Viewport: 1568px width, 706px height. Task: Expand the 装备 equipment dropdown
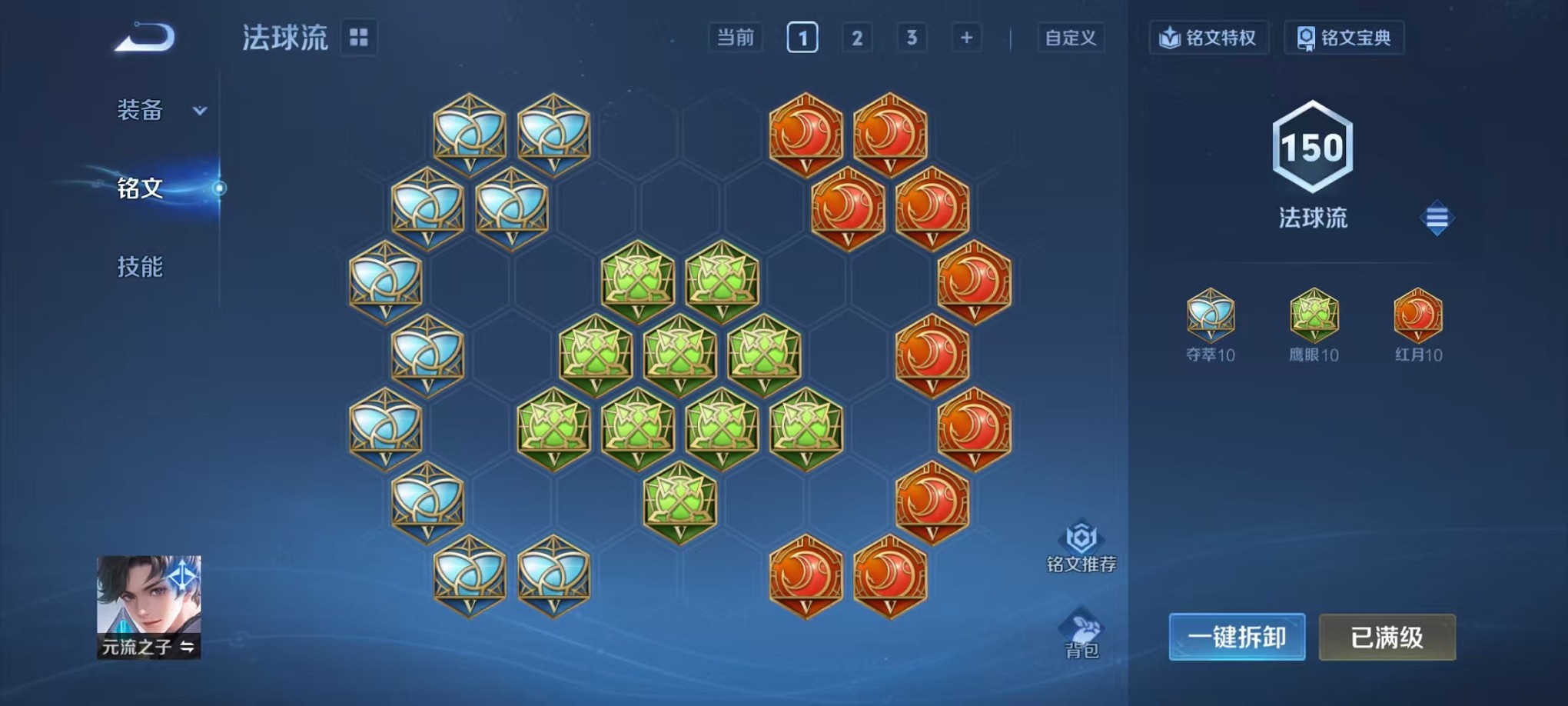(151, 110)
